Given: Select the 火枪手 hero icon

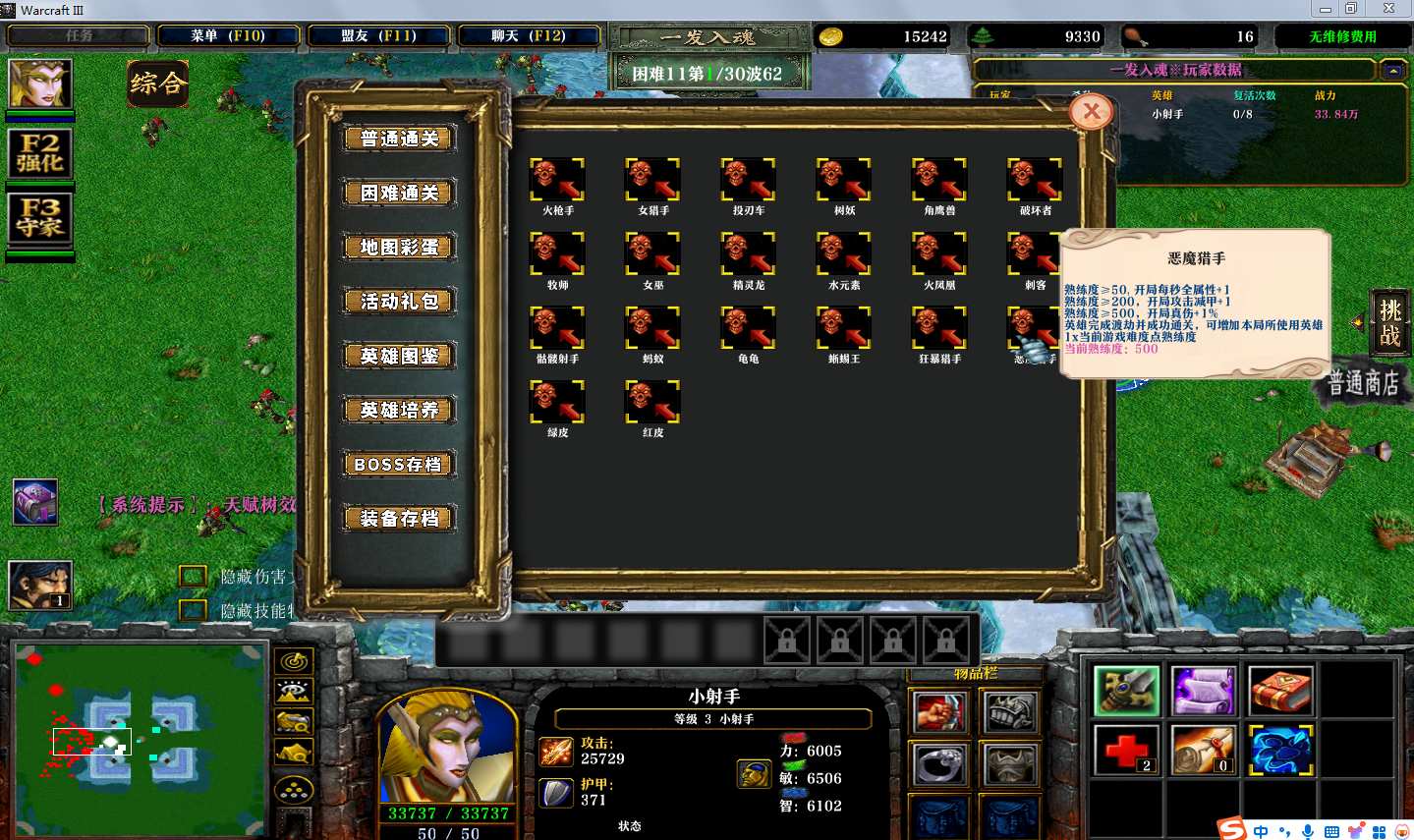Looking at the screenshot, I should click(x=557, y=180).
